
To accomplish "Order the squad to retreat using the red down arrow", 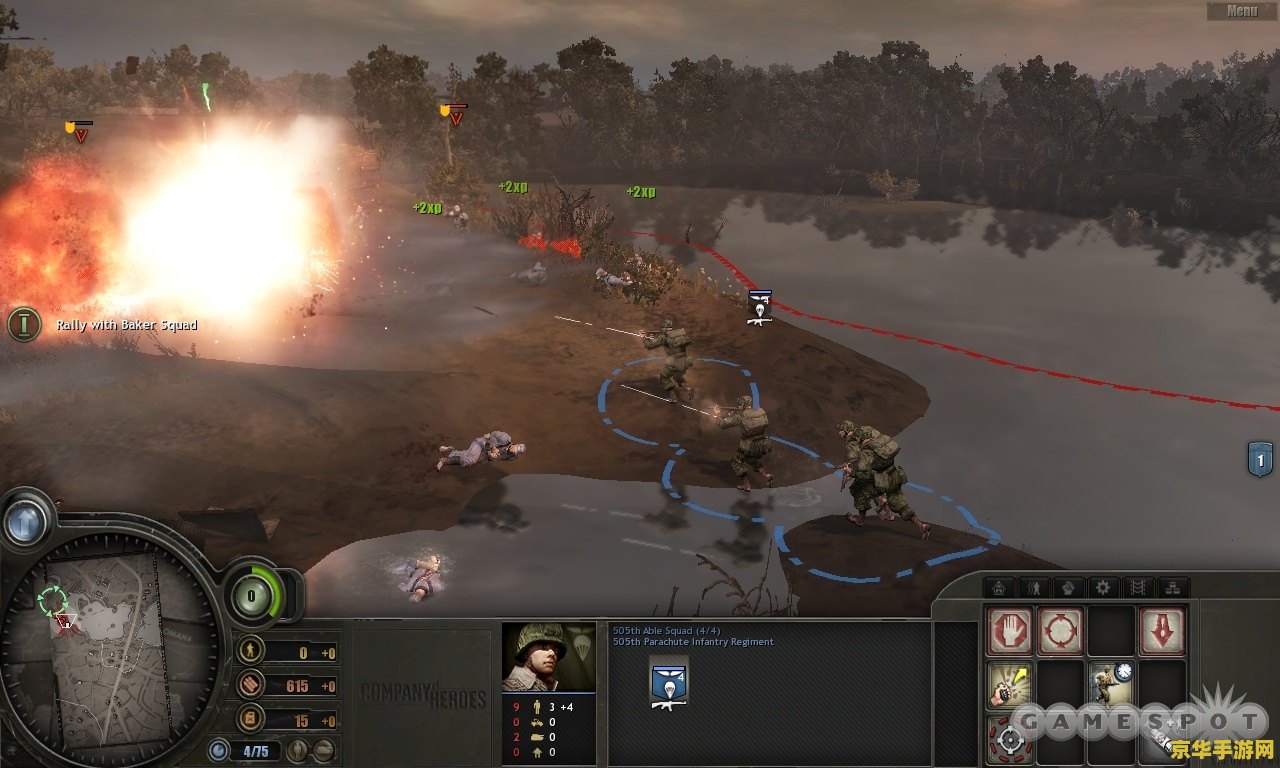I will (x=1161, y=632).
